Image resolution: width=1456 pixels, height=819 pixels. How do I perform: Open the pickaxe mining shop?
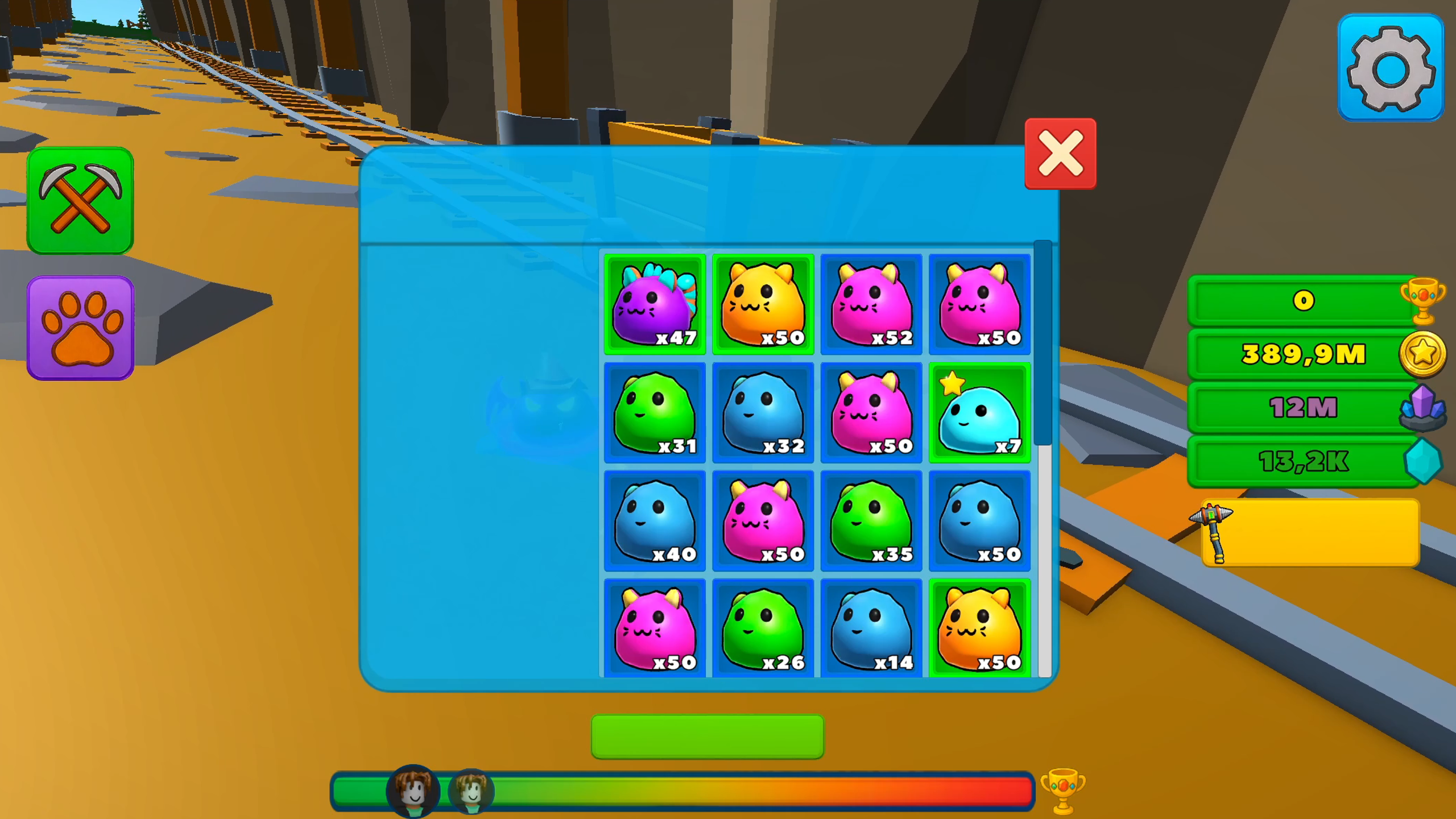point(80,202)
